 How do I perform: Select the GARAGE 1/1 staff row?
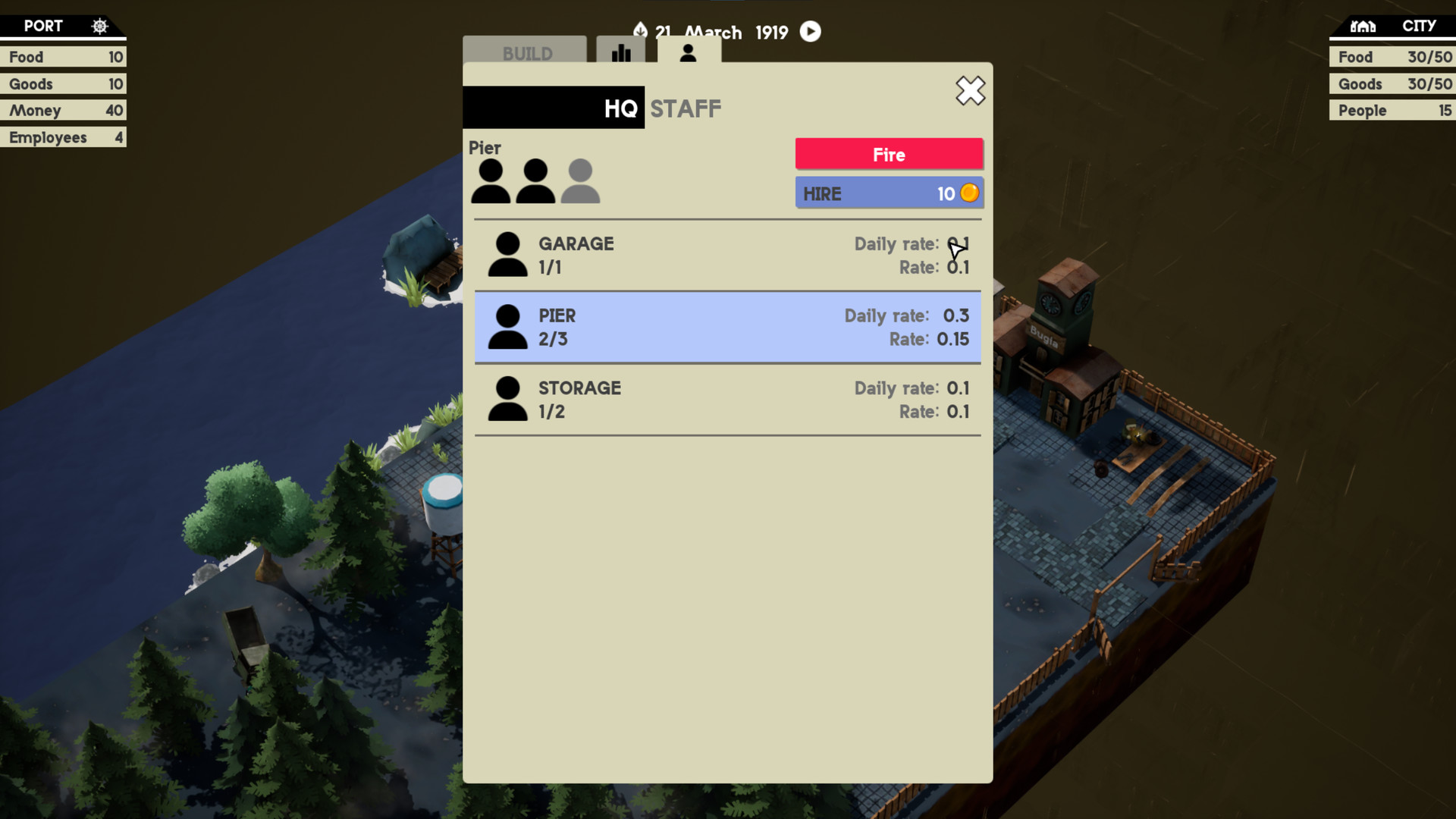click(728, 255)
